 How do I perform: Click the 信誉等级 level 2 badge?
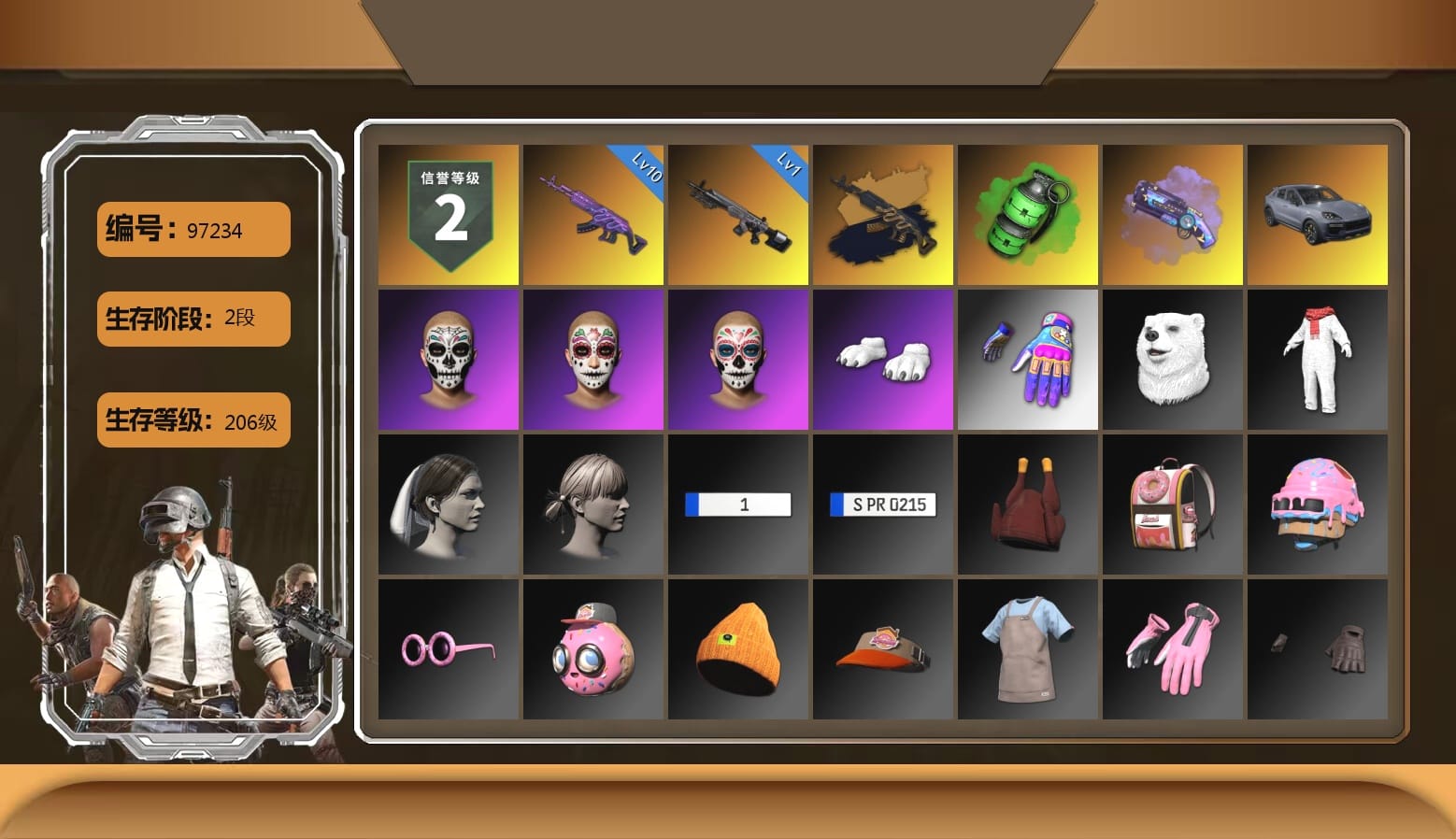tap(448, 213)
